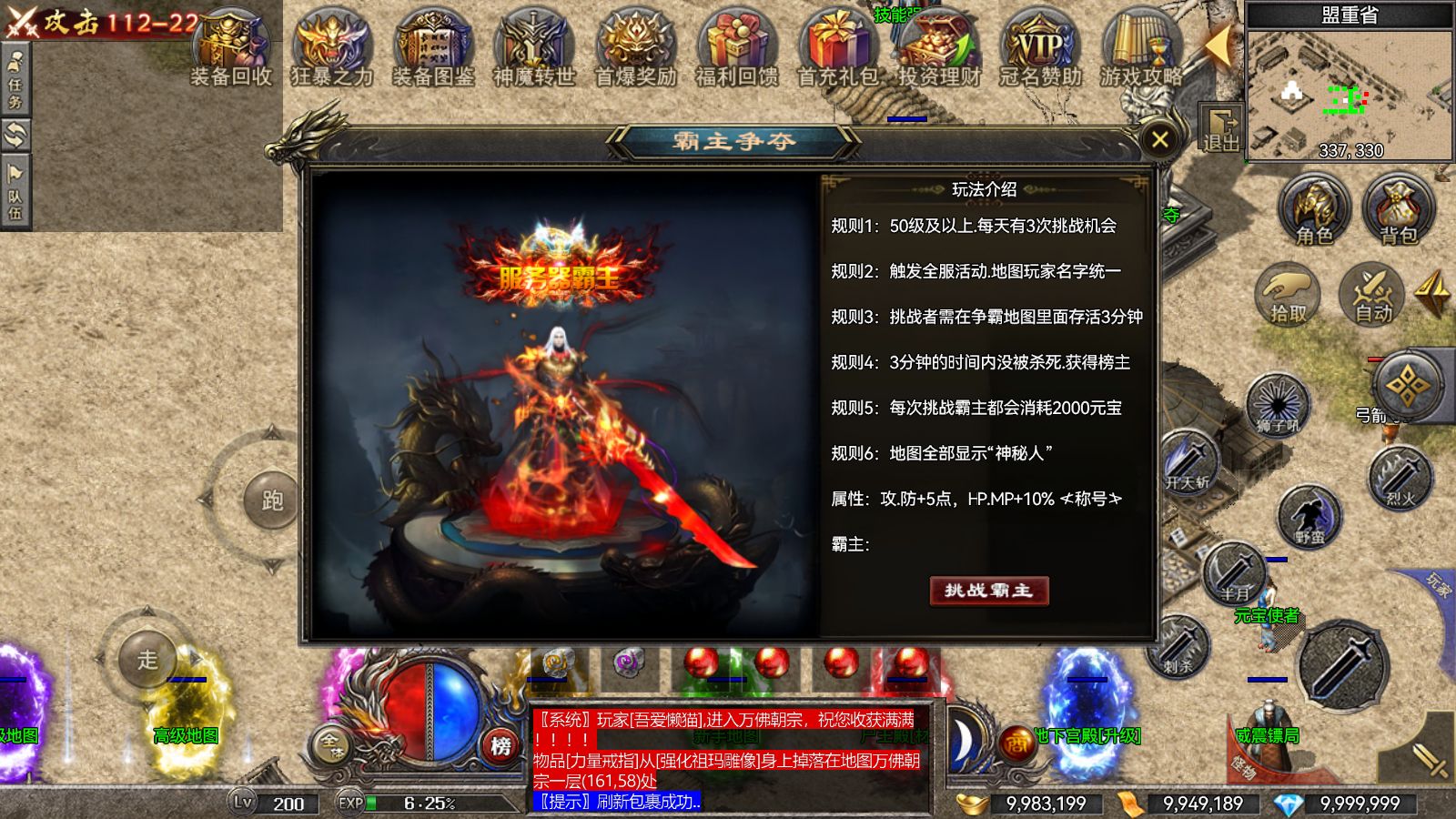Image resolution: width=1456 pixels, height=819 pixels.
Task: Switch movement to 跑 run mode
Action: coord(273,499)
